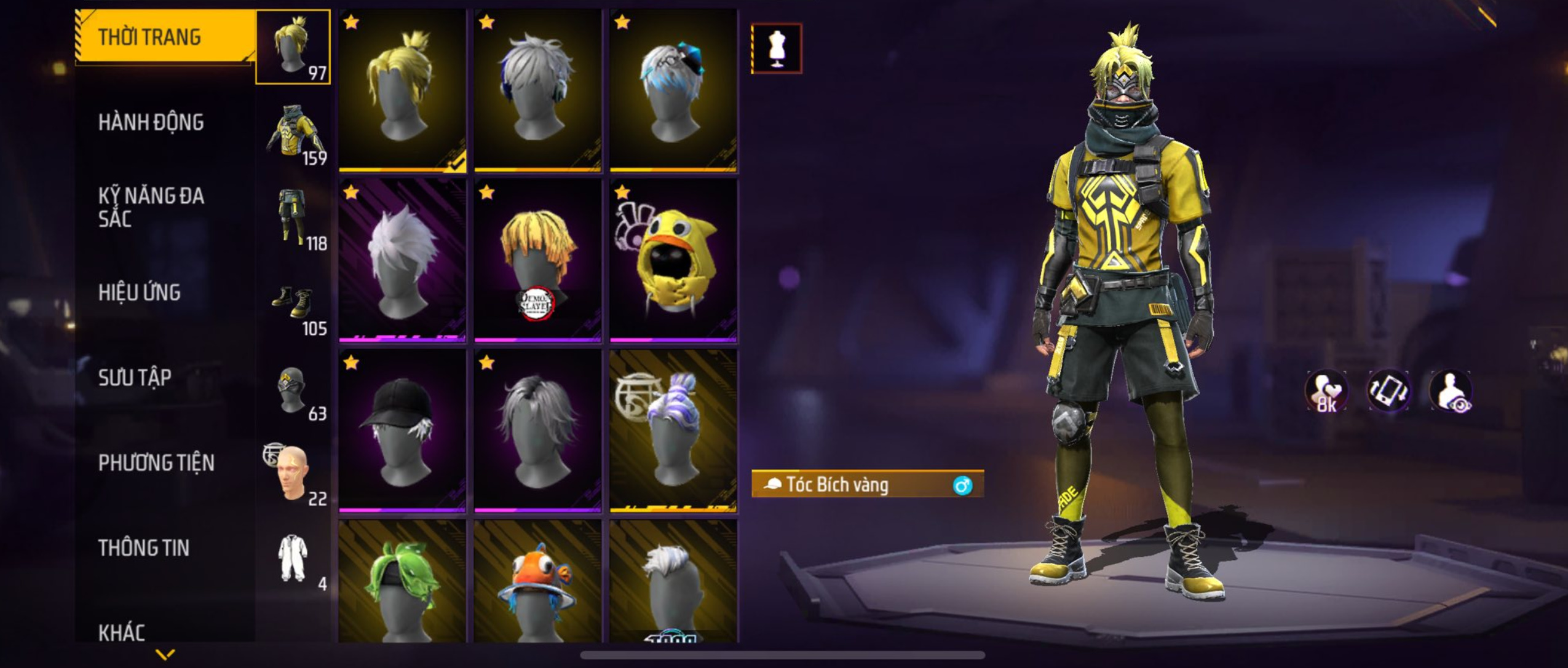The height and width of the screenshot is (668, 1568).
Task: Go to the Sưu Tập tab
Action: click(135, 377)
